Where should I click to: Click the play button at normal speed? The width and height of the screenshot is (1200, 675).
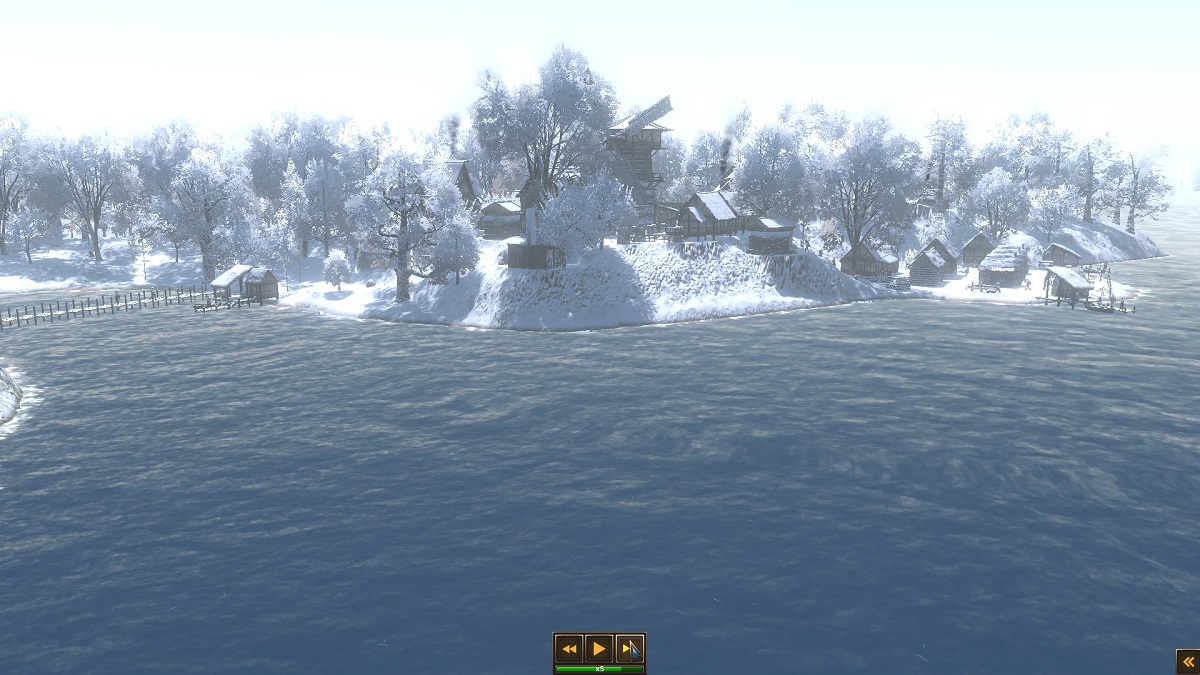pos(599,648)
